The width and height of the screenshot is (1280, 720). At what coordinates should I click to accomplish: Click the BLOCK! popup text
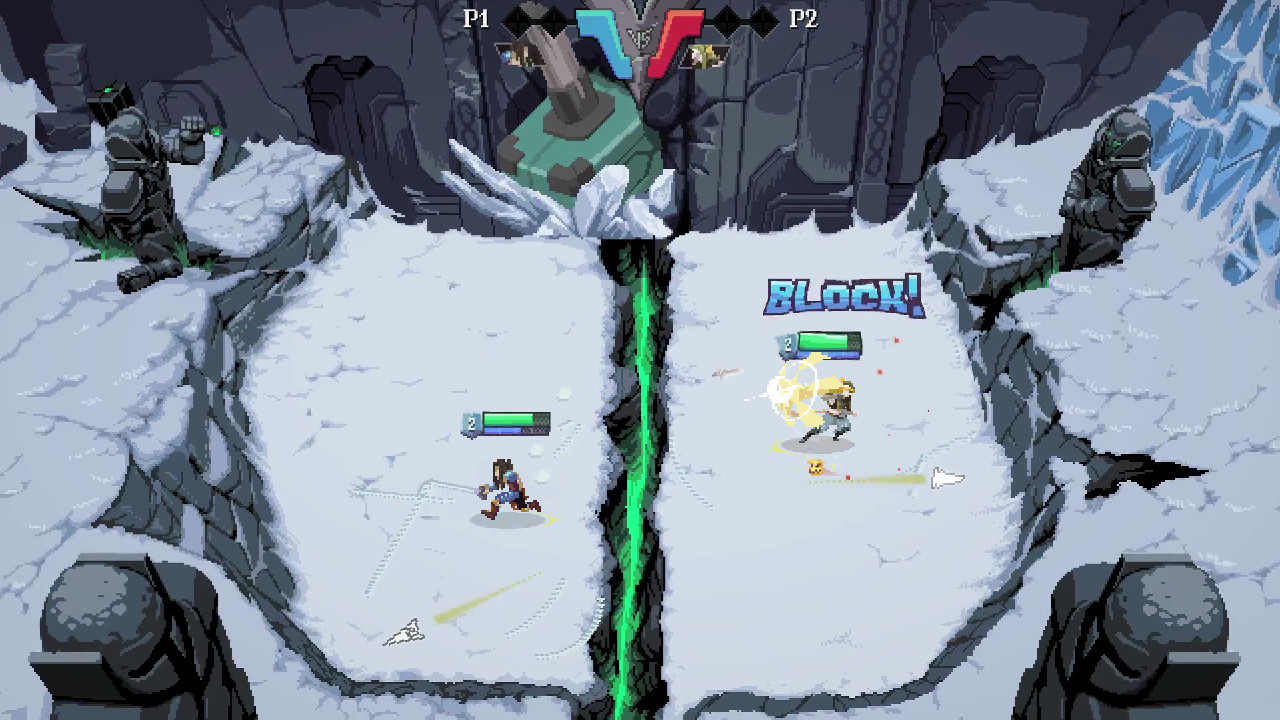click(845, 295)
